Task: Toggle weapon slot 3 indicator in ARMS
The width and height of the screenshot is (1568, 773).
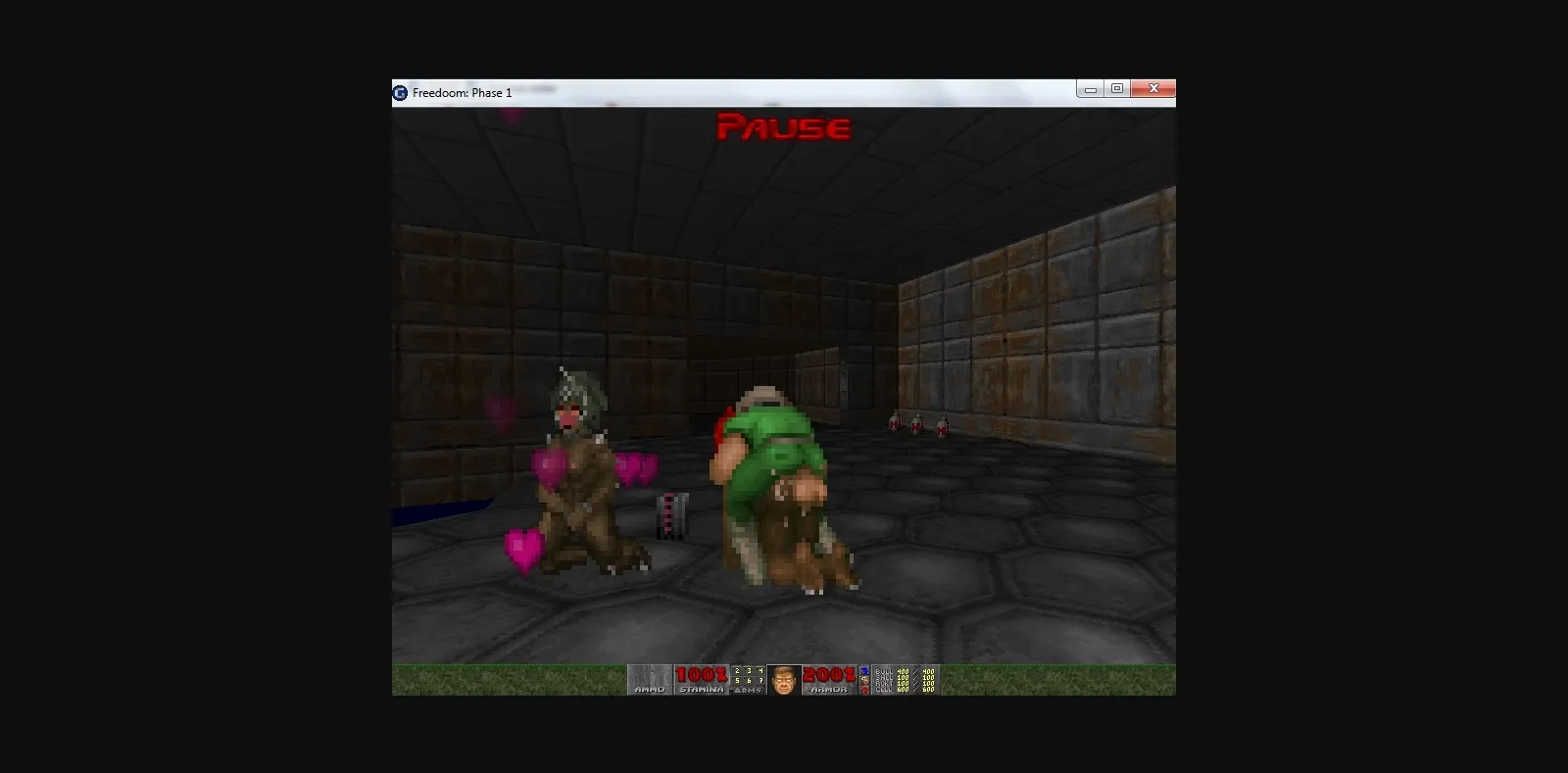Action: [747, 670]
